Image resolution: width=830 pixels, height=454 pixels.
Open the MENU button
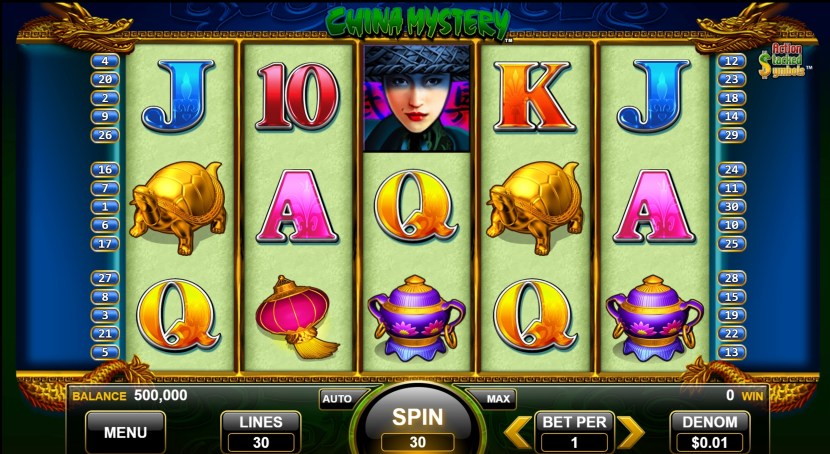pyautogui.click(x=125, y=432)
